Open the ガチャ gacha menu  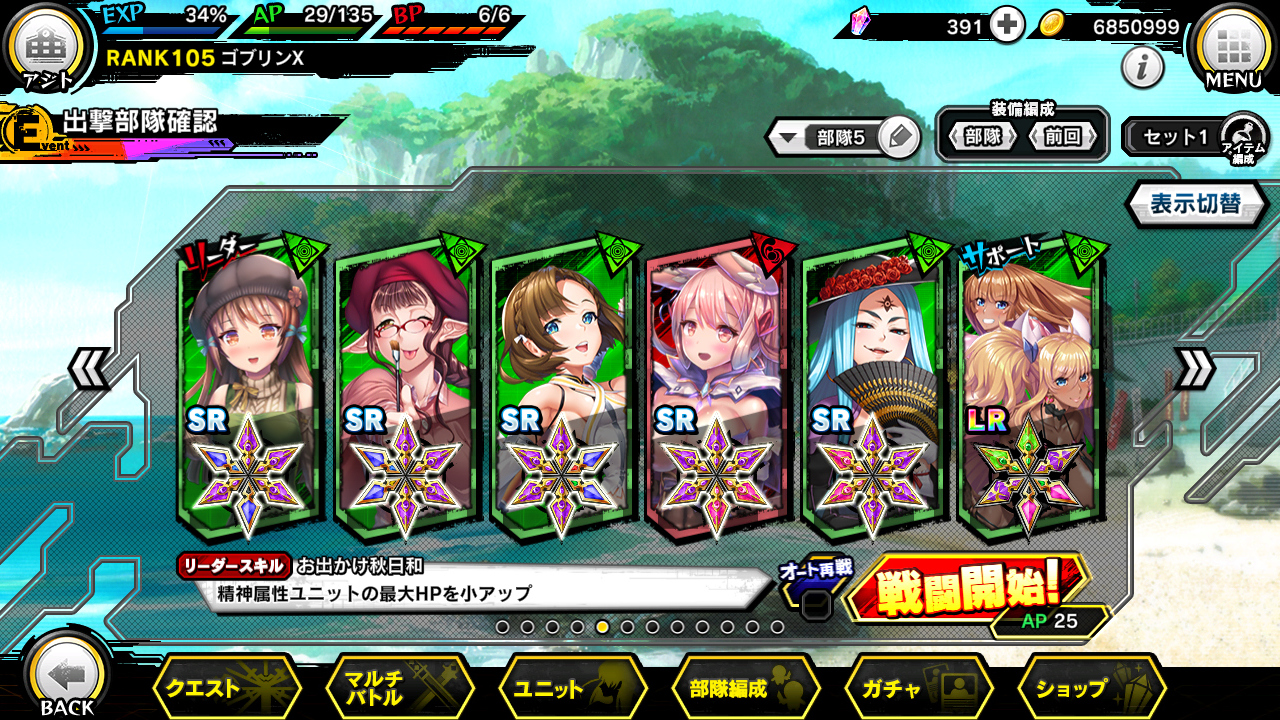click(919, 688)
